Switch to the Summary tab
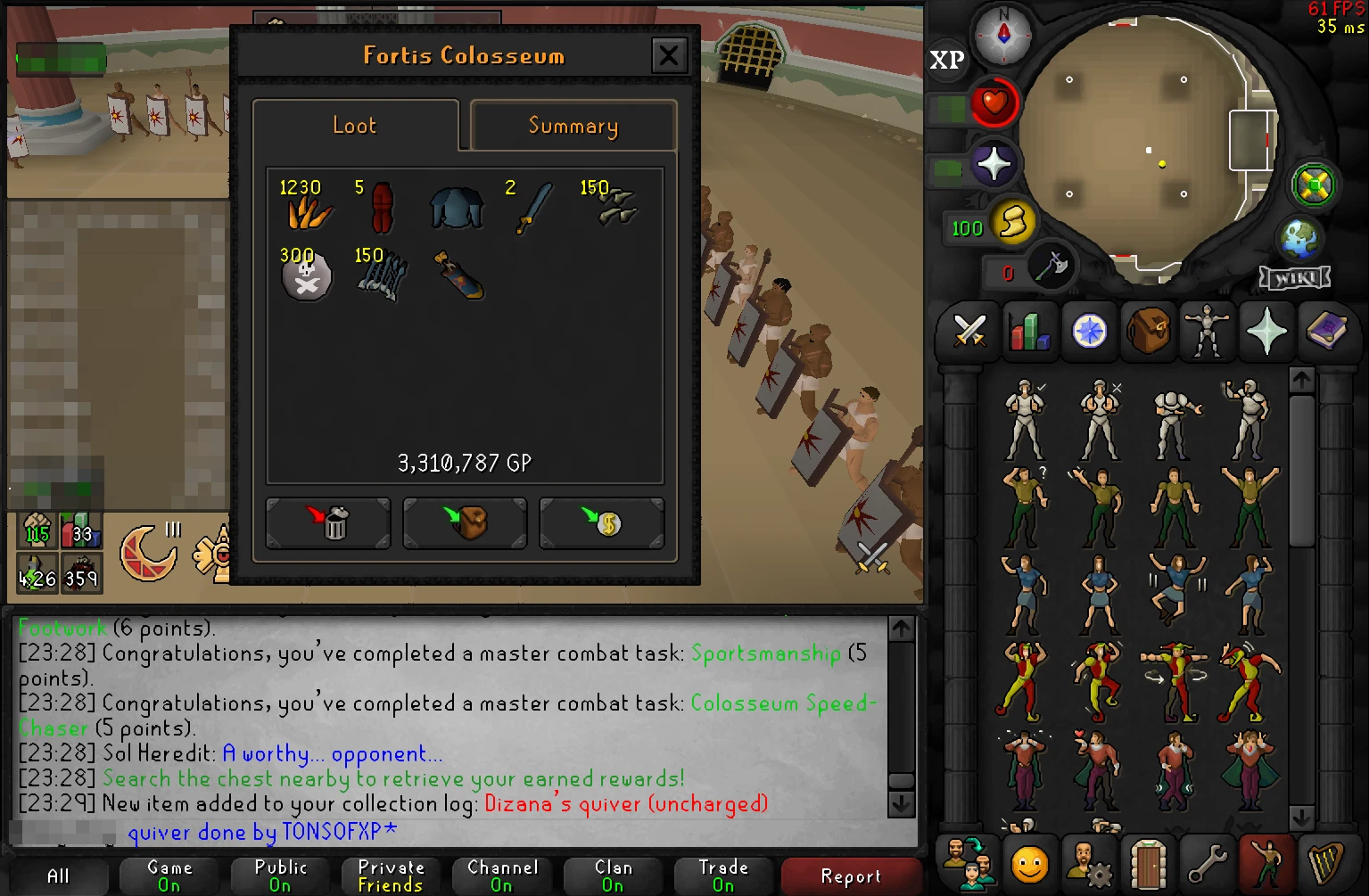1369x896 pixels. click(573, 126)
